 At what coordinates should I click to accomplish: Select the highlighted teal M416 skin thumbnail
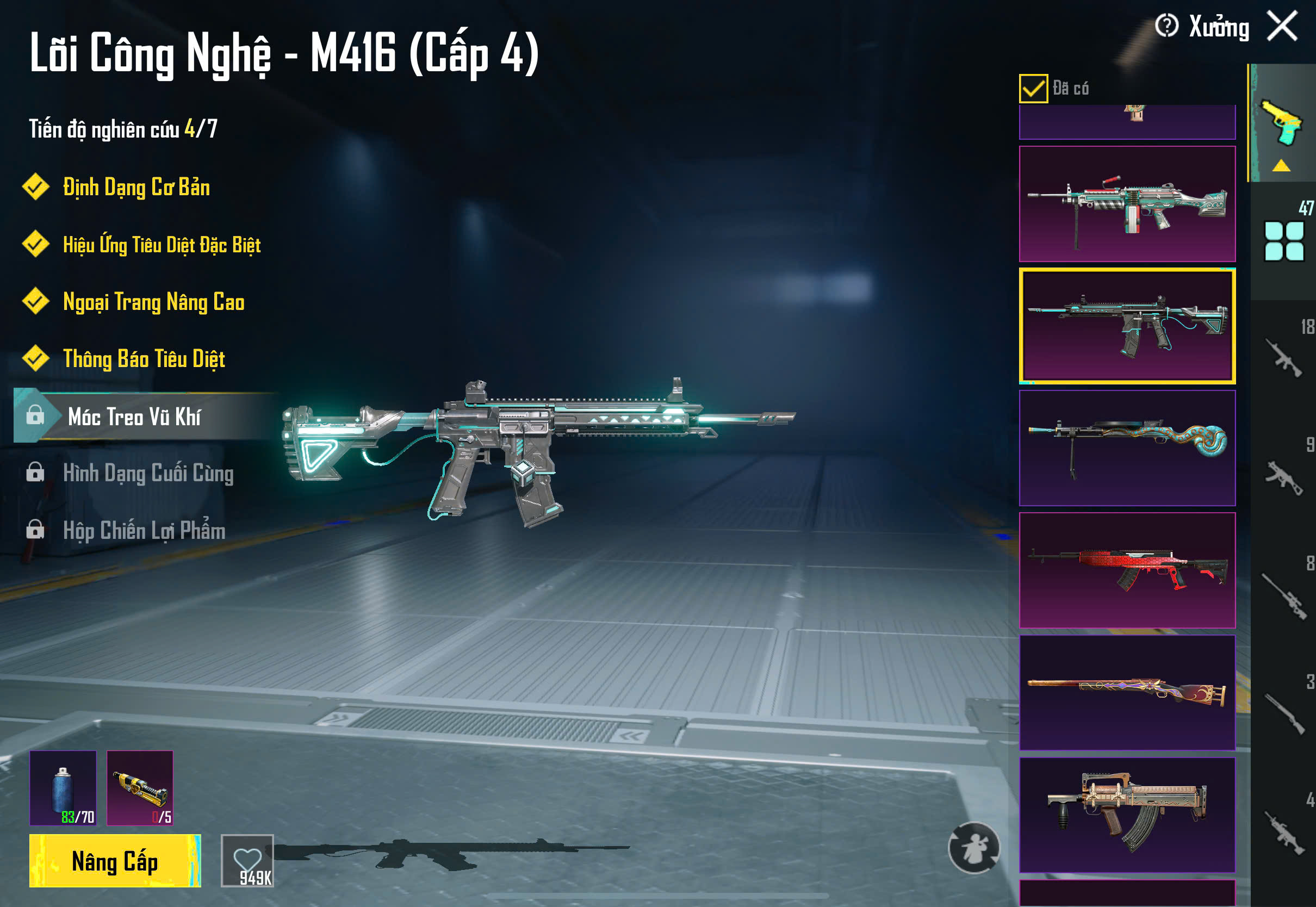(x=1127, y=326)
